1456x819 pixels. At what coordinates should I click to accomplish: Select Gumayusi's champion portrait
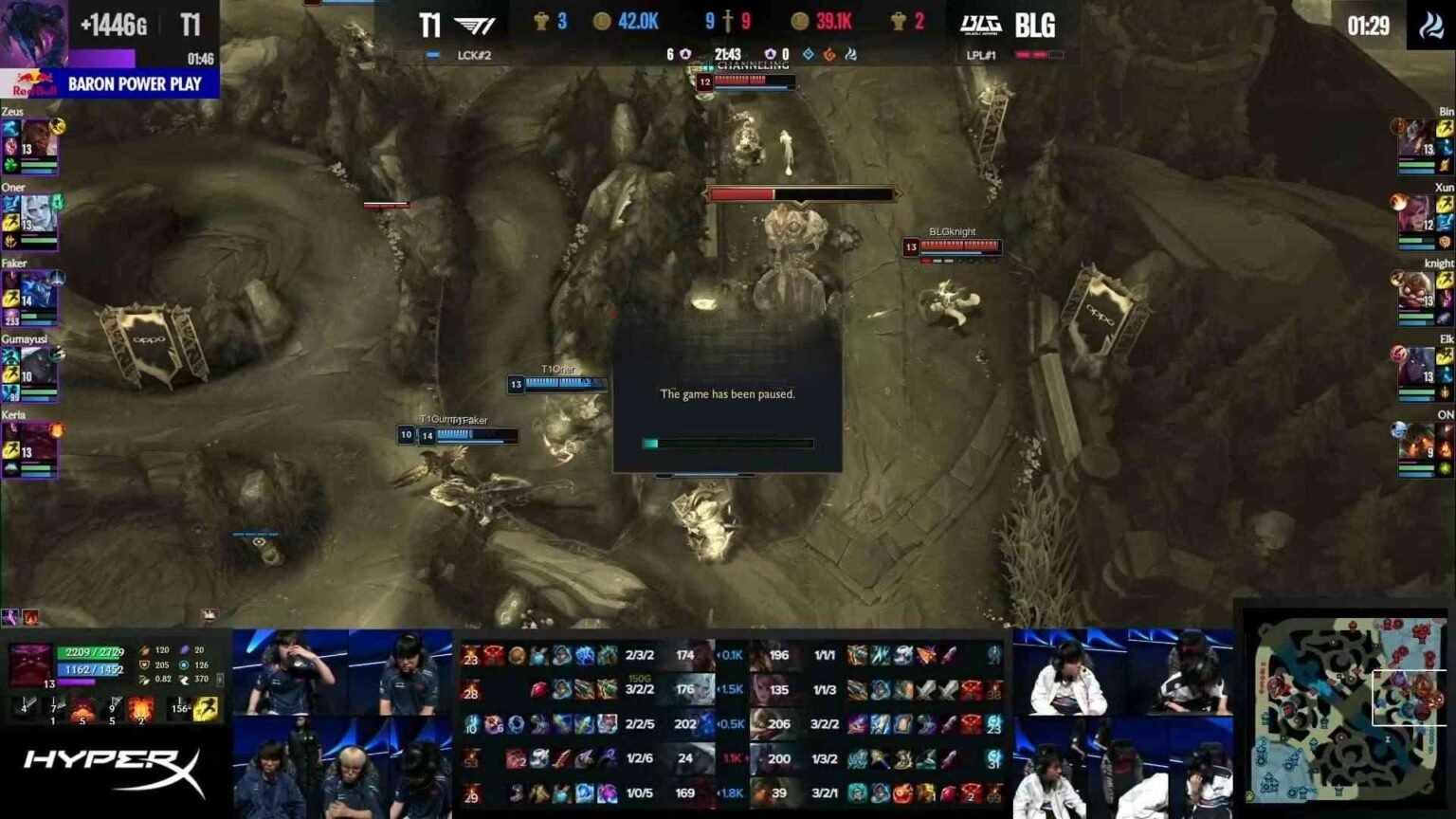38,366
